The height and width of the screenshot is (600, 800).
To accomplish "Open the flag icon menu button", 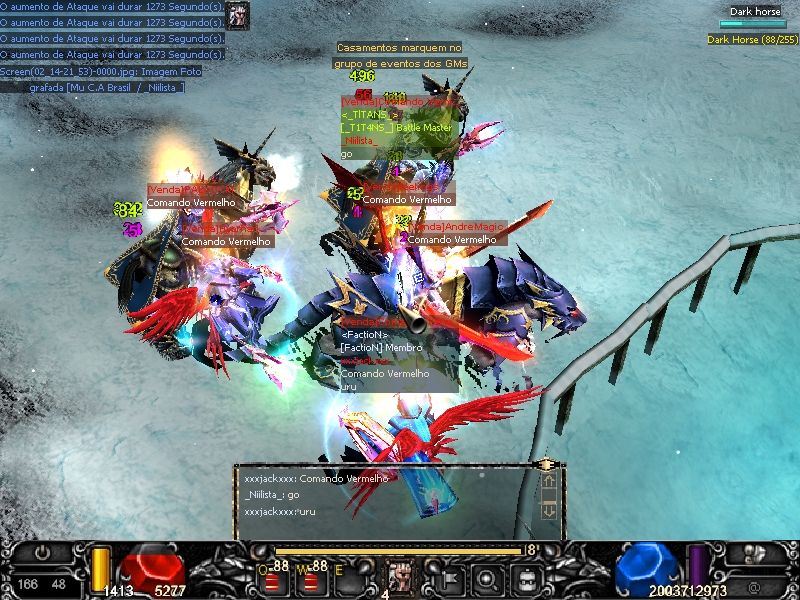I will click(449, 578).
